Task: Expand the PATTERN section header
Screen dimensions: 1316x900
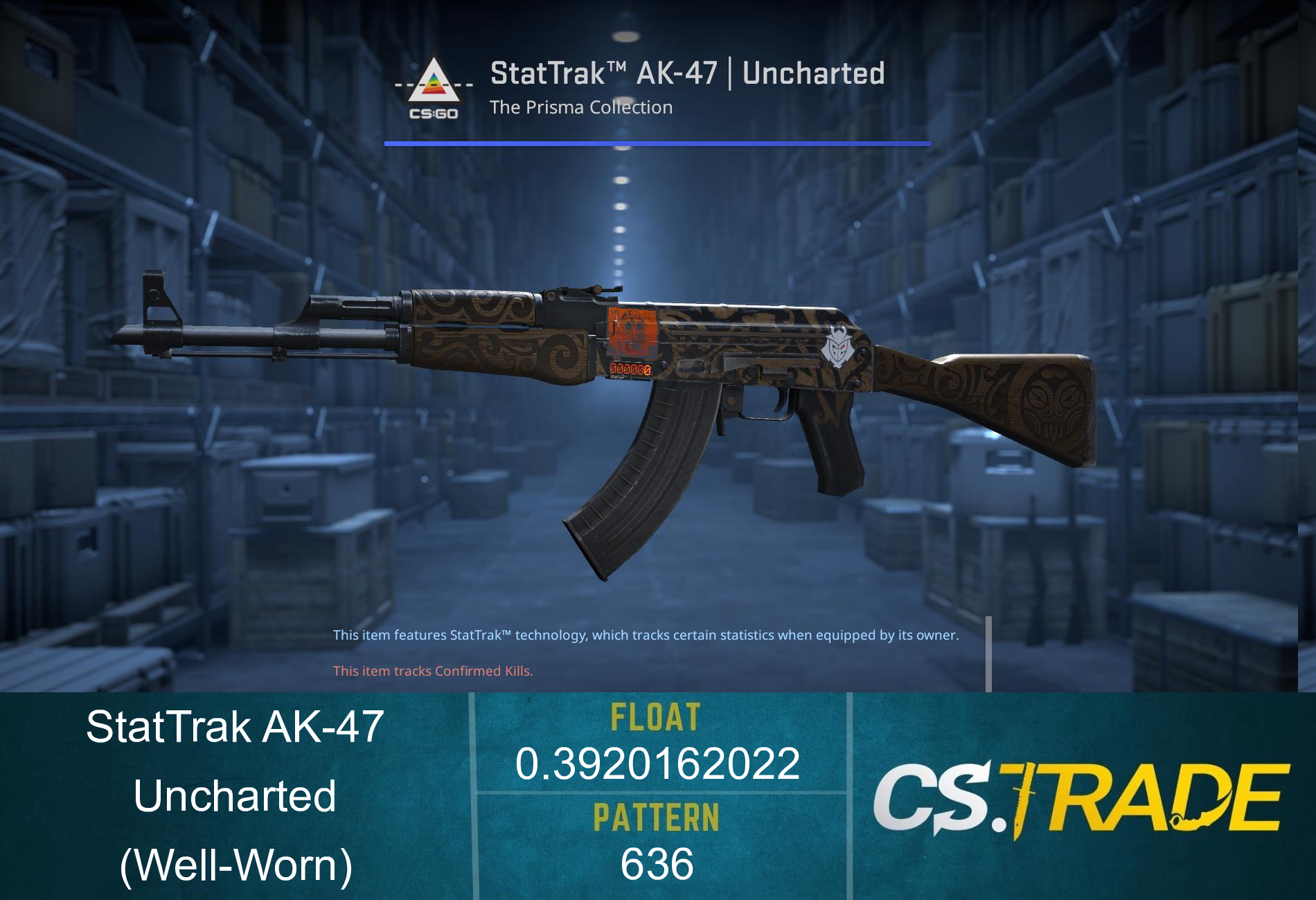Action: [659, 818]
